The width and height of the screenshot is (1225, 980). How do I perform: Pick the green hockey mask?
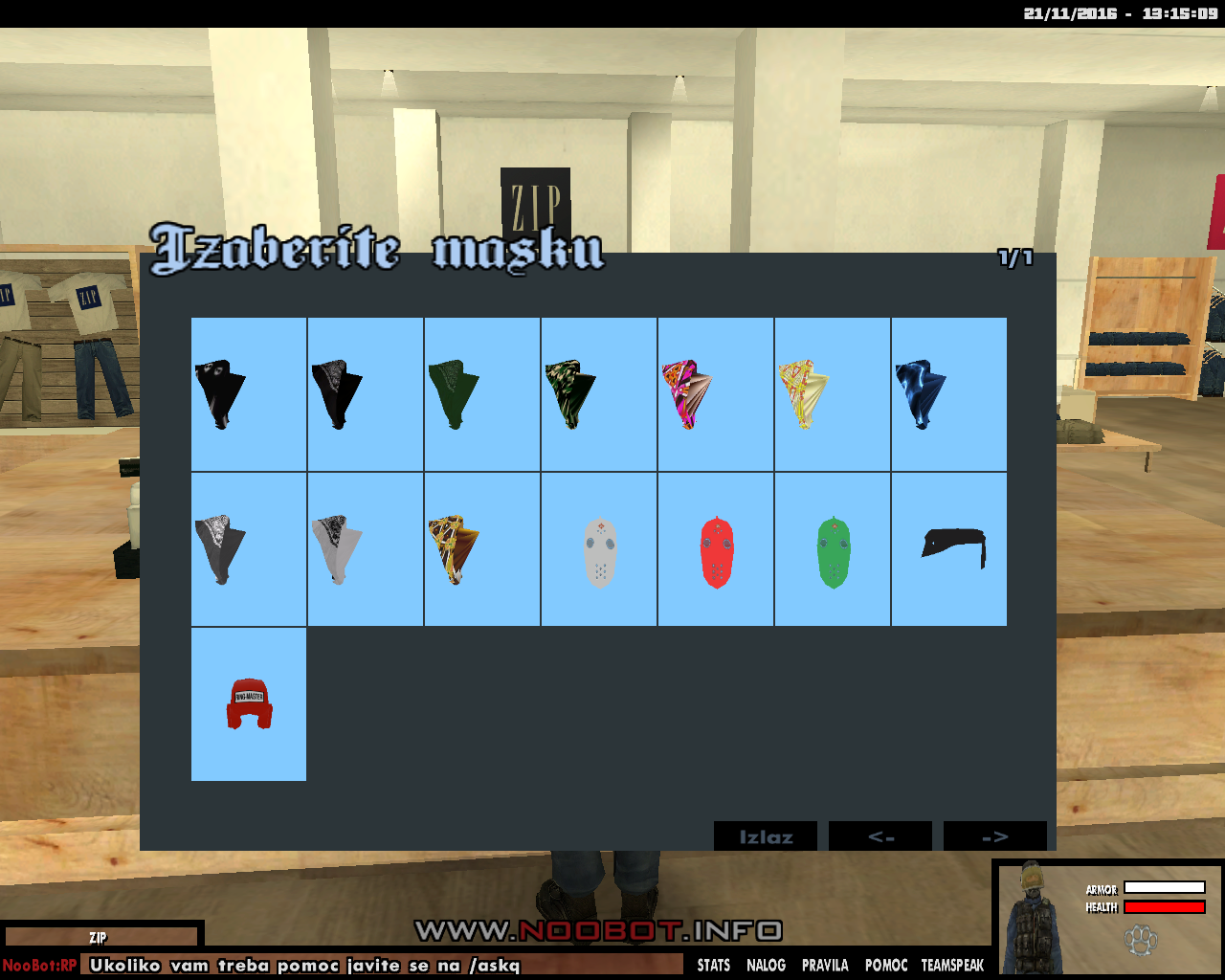833,549
